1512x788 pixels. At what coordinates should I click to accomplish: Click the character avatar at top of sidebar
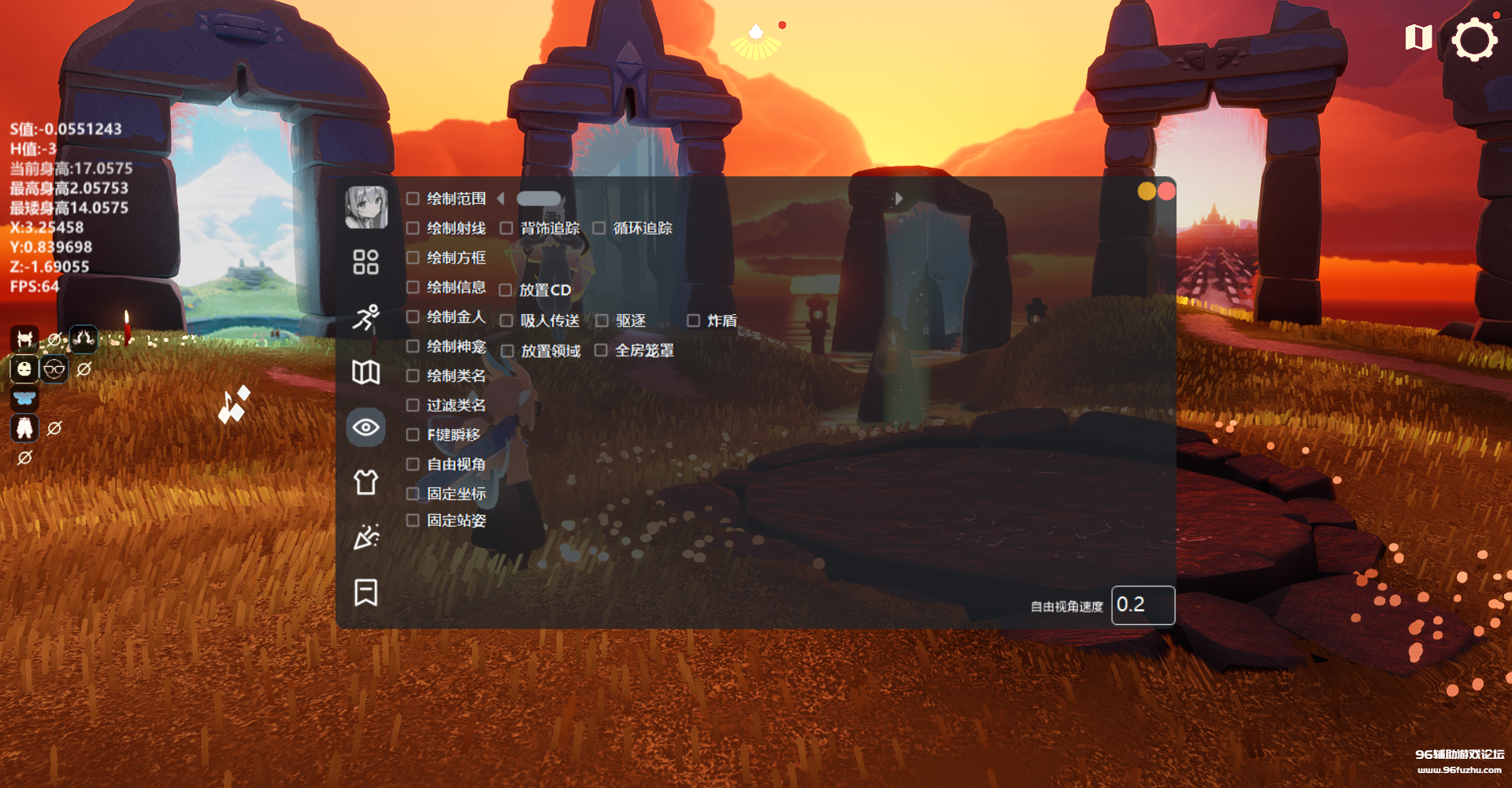(x=365, y=206)
